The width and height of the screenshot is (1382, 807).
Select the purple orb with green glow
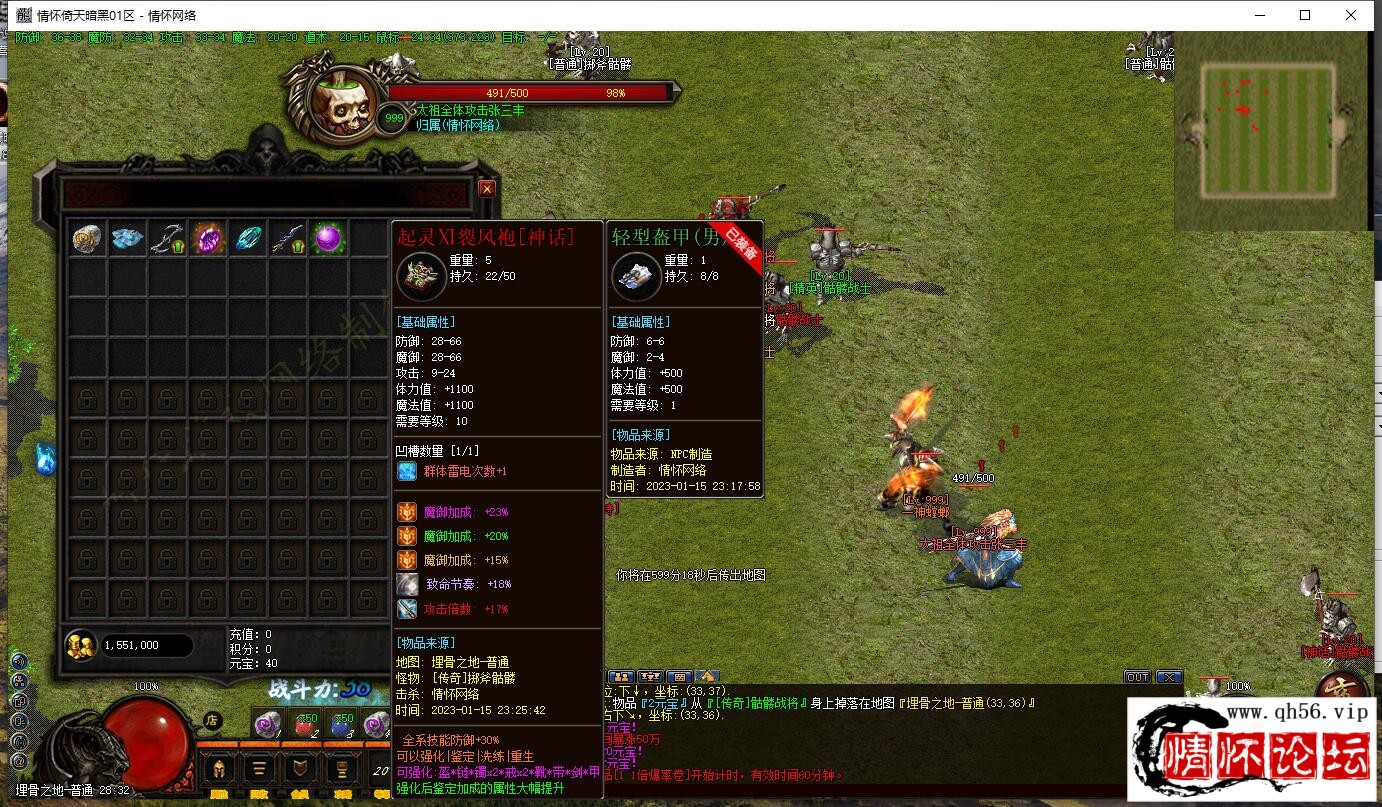point(328,238)
